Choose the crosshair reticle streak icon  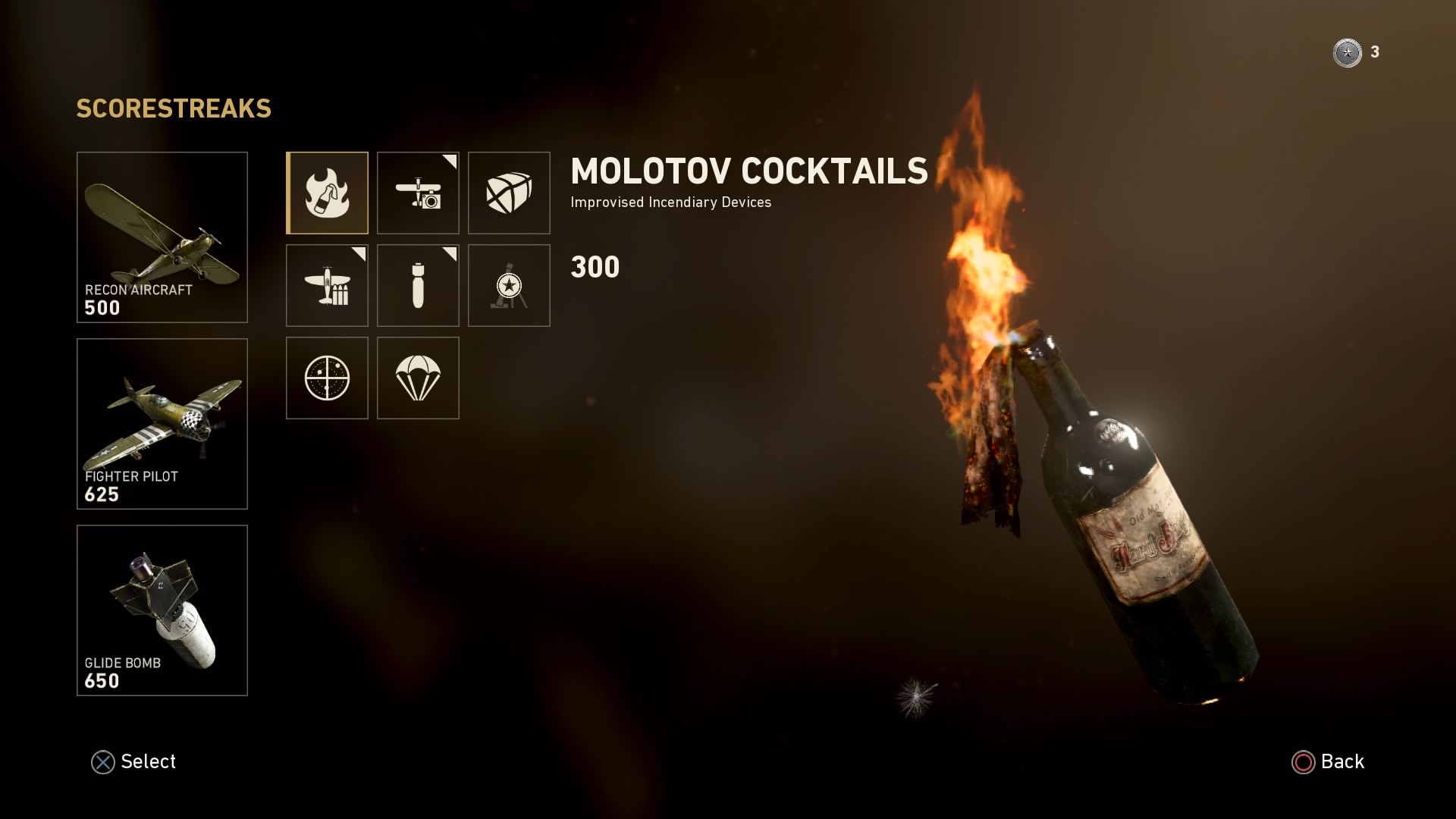(x=328, y=378)
